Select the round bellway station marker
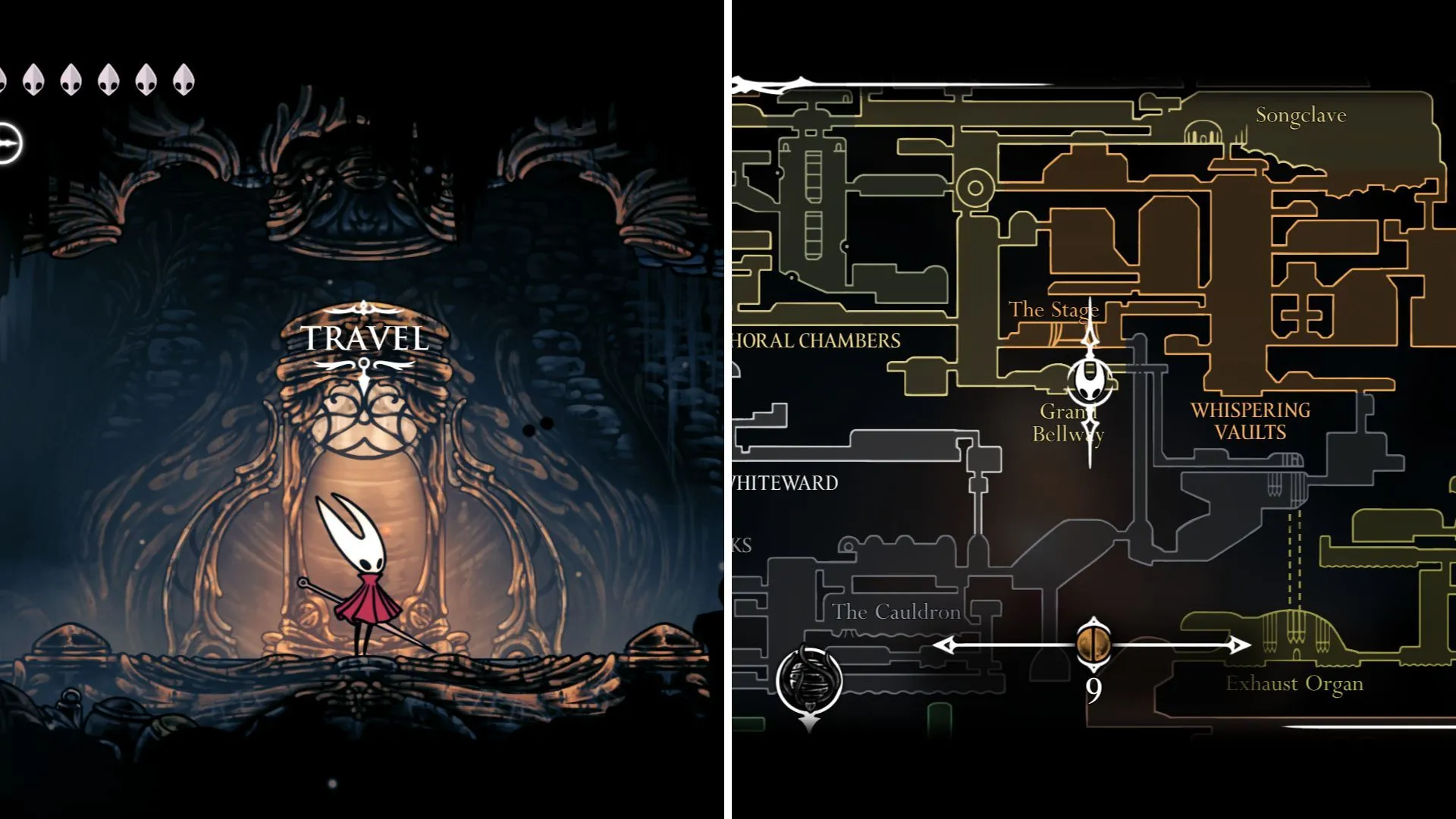Image resolution: width=1456 pixels, height=819 pixels. [809, 679]
